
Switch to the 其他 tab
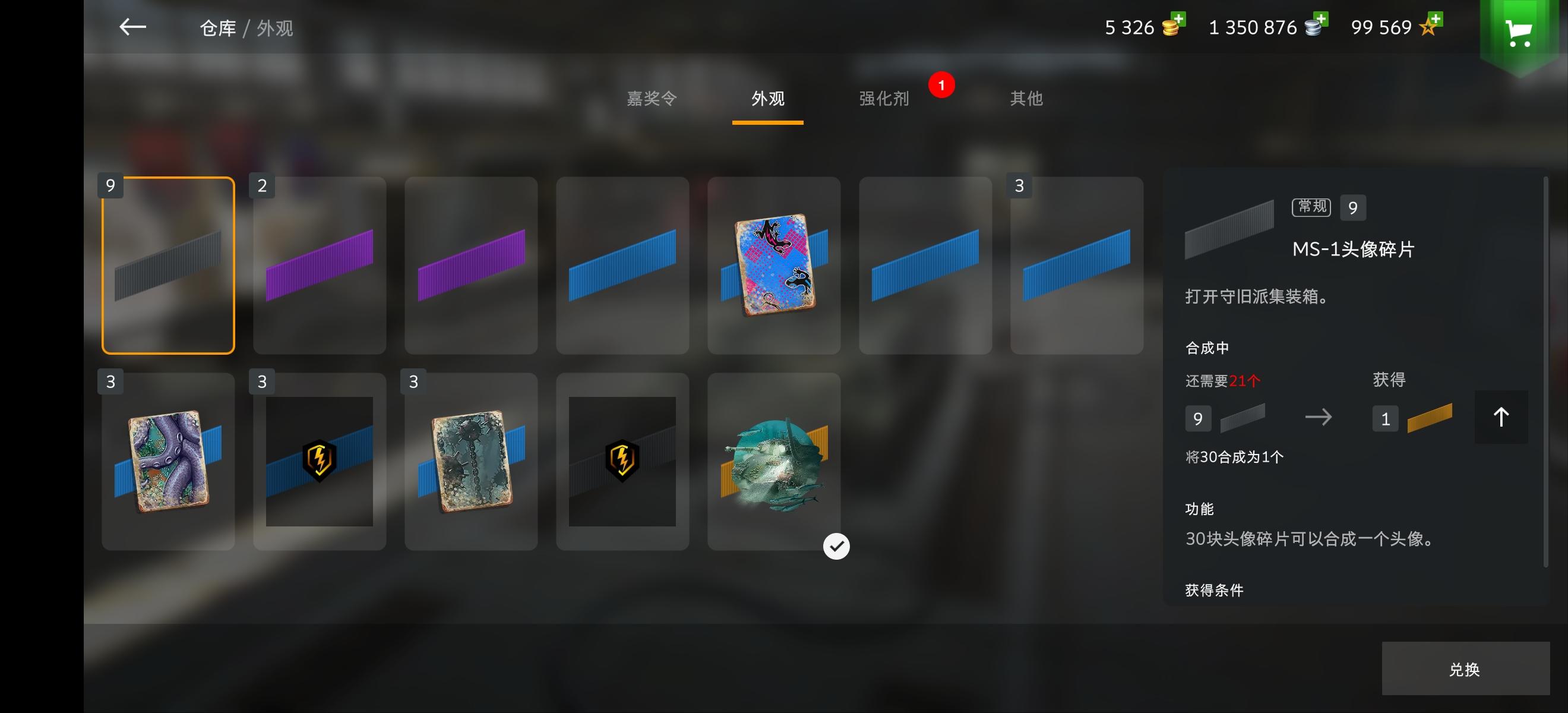1026,99
